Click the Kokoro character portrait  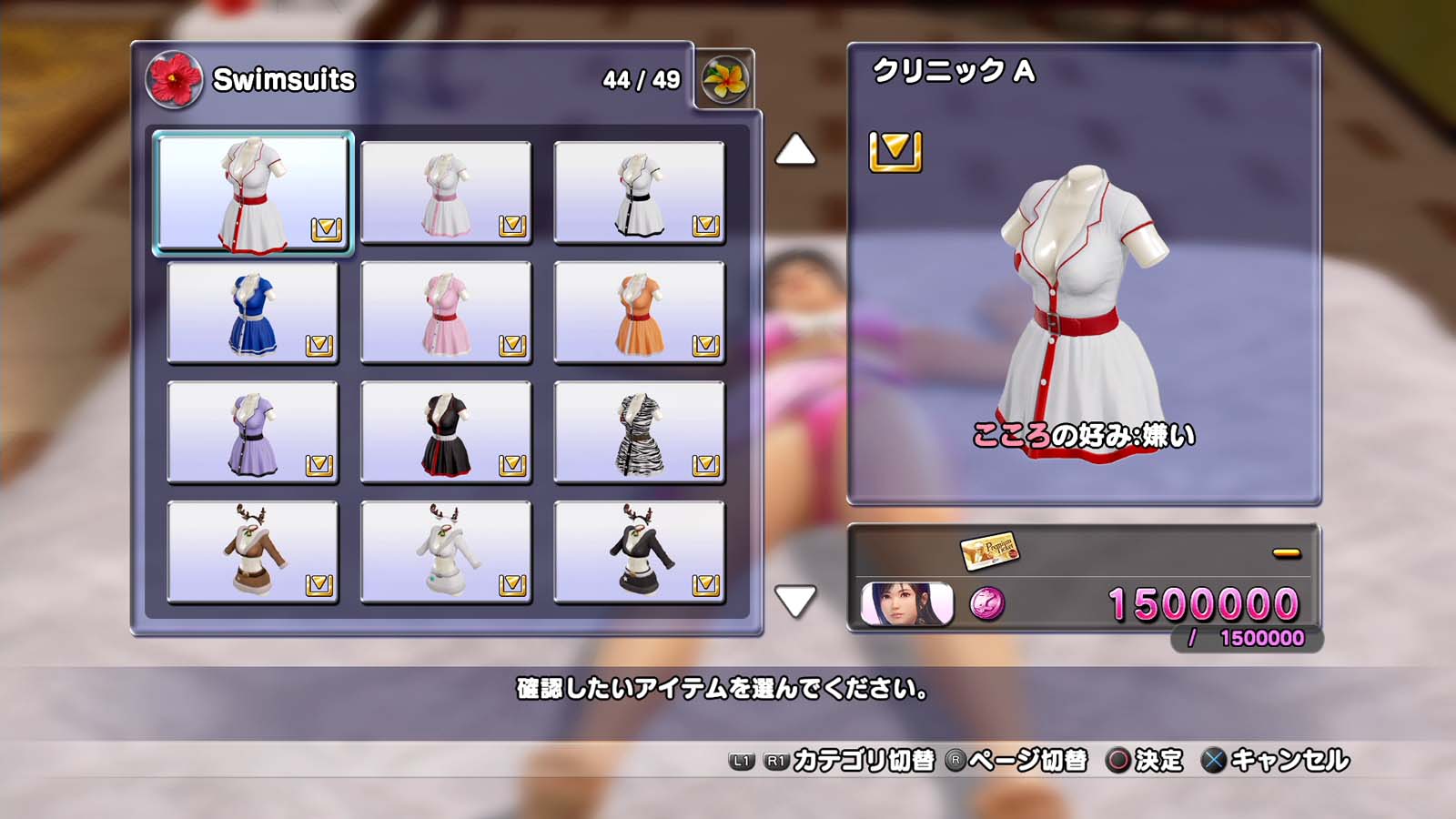(906, 604)
